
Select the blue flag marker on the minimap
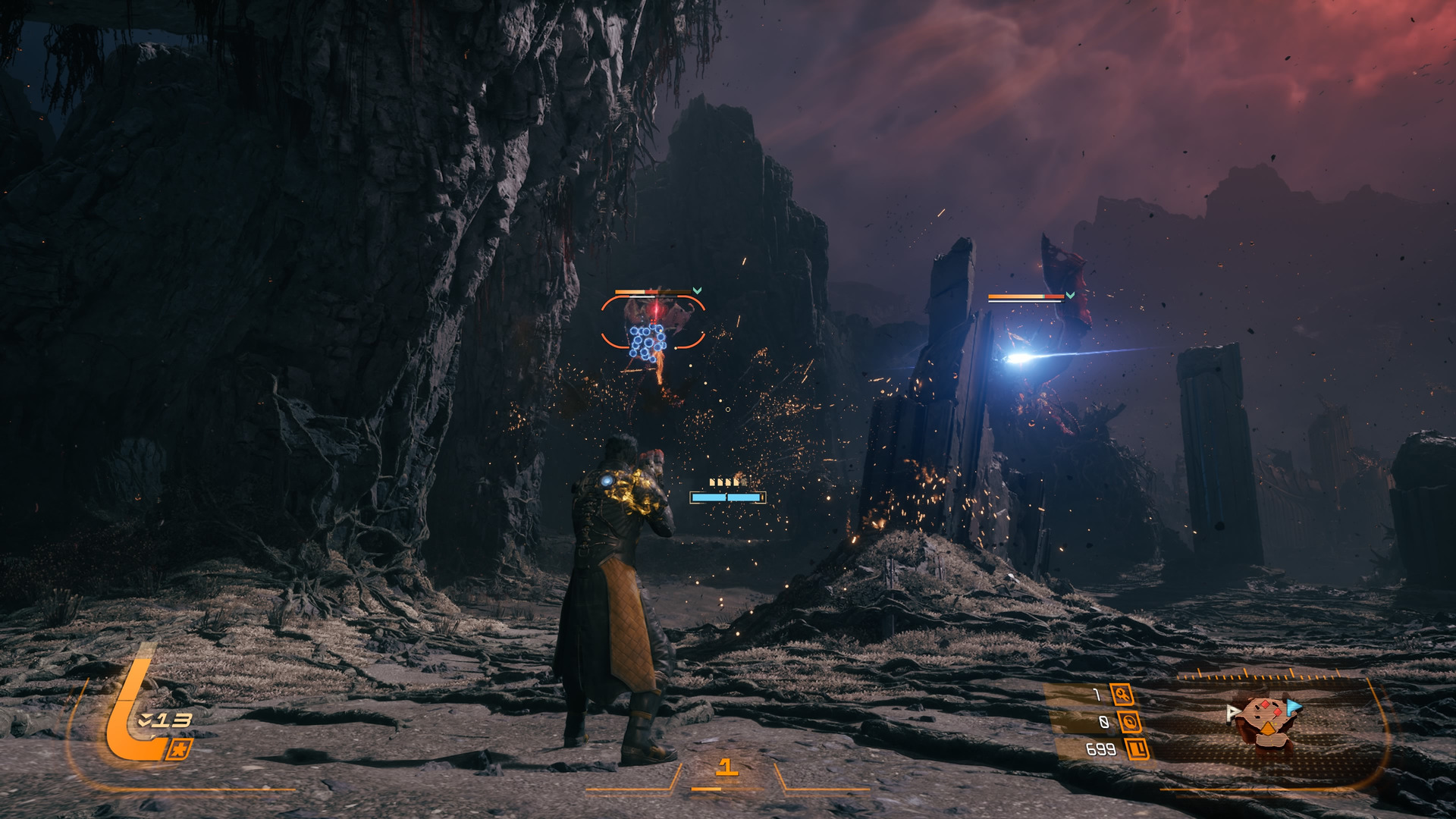1294,708
